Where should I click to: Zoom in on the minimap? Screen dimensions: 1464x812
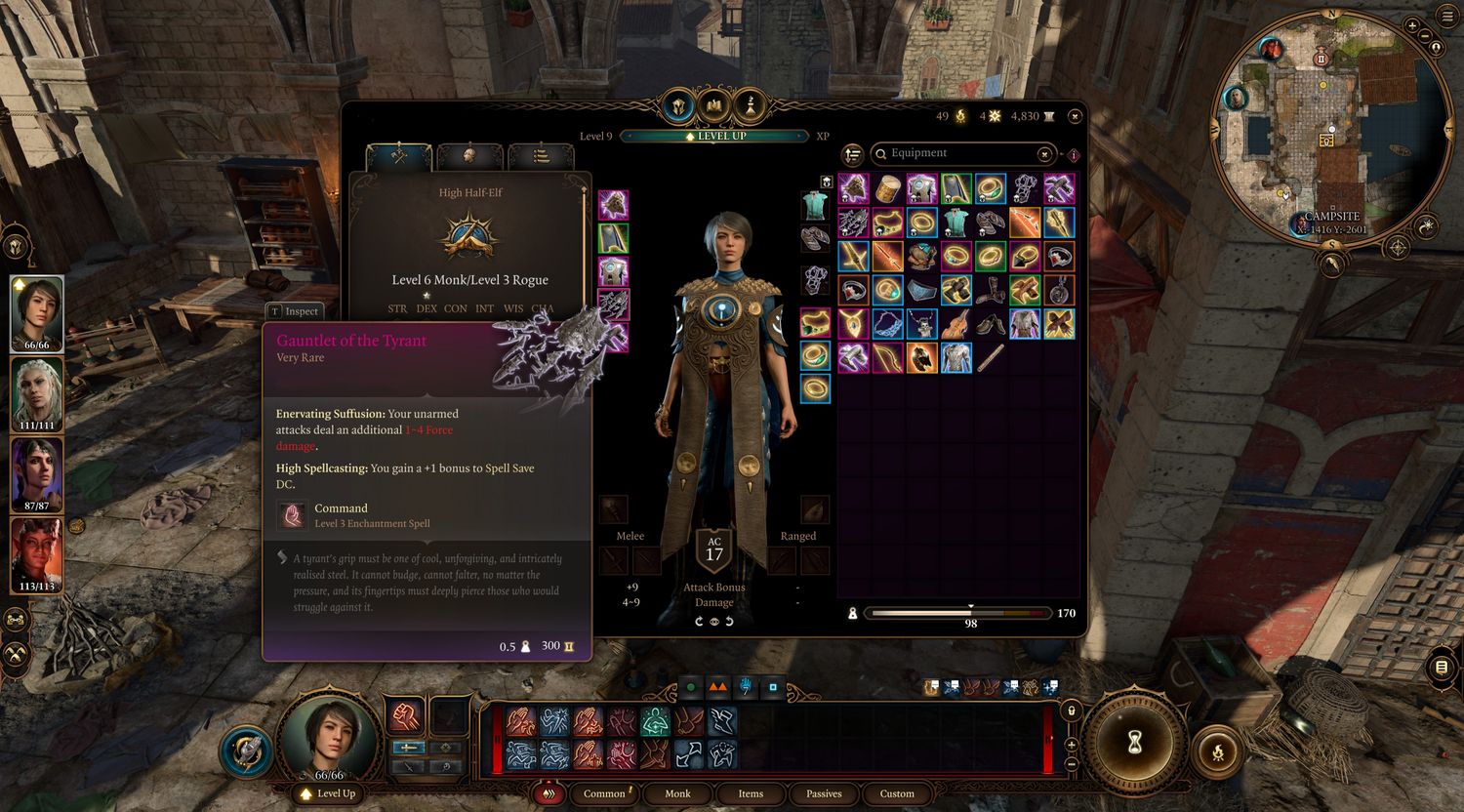tap(1413, 25)
